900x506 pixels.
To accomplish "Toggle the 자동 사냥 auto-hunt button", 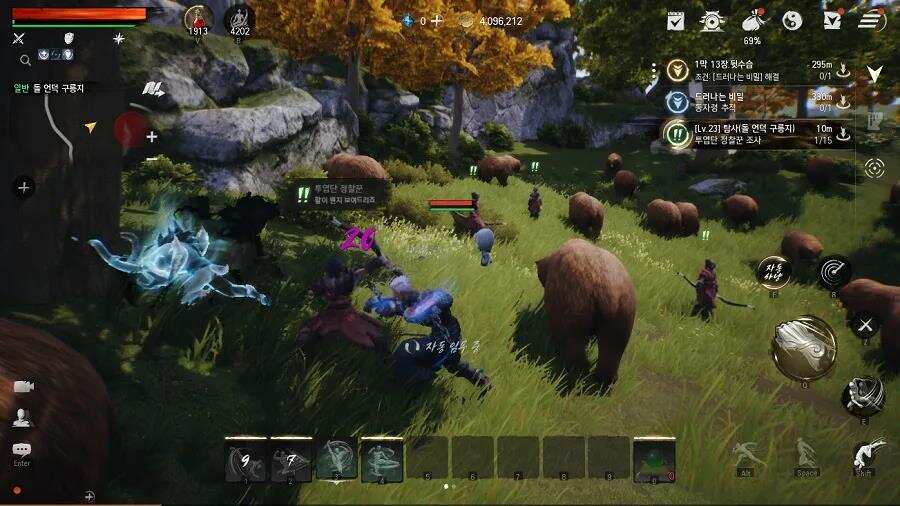I will [773, 271].
